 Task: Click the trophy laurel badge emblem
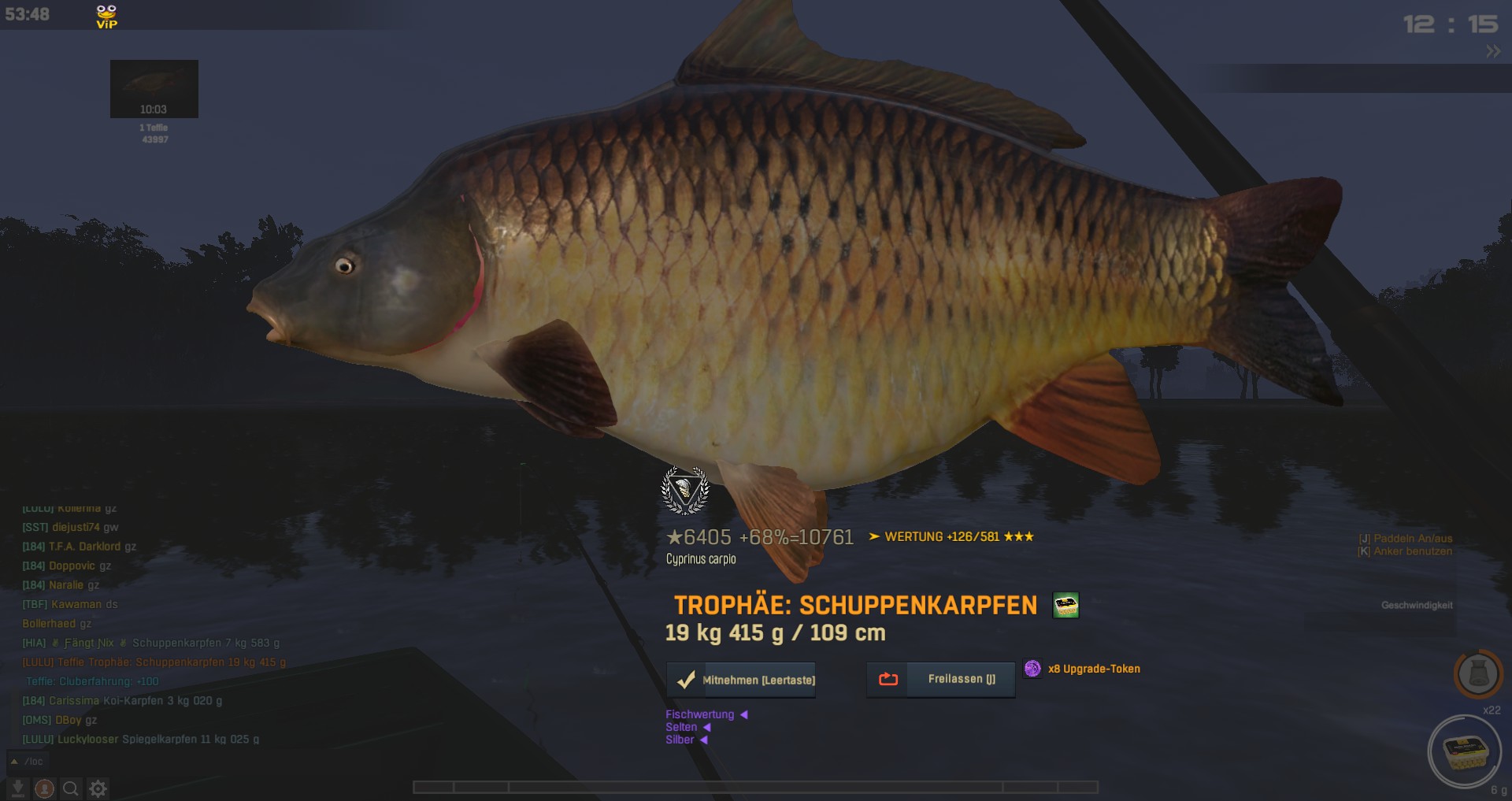pos(685,491)
